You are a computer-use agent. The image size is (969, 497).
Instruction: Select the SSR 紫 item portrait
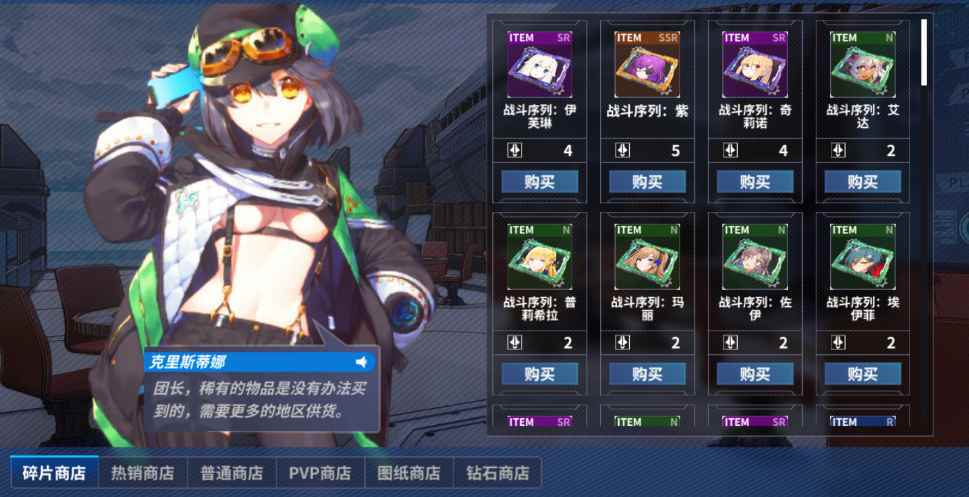(647, 64)
